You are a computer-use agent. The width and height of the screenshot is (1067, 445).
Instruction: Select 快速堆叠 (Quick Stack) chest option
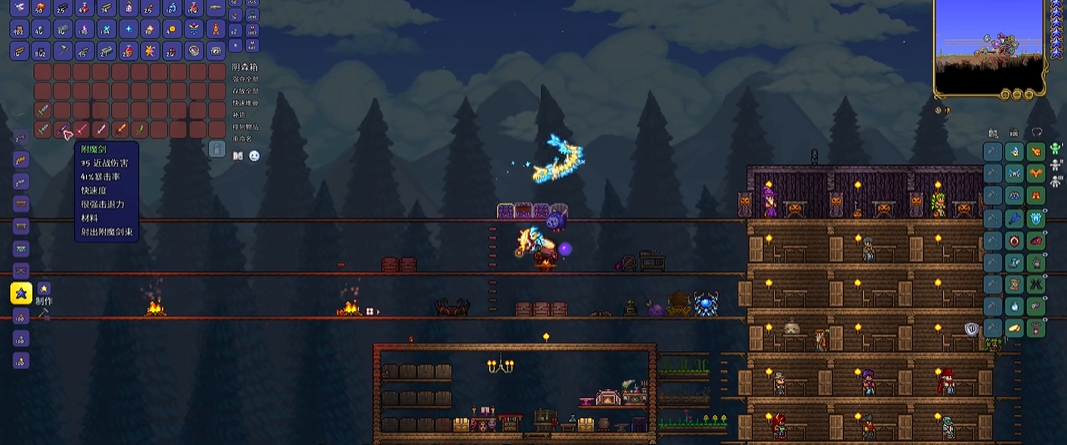pyautogui.click(x=244, y=102)
